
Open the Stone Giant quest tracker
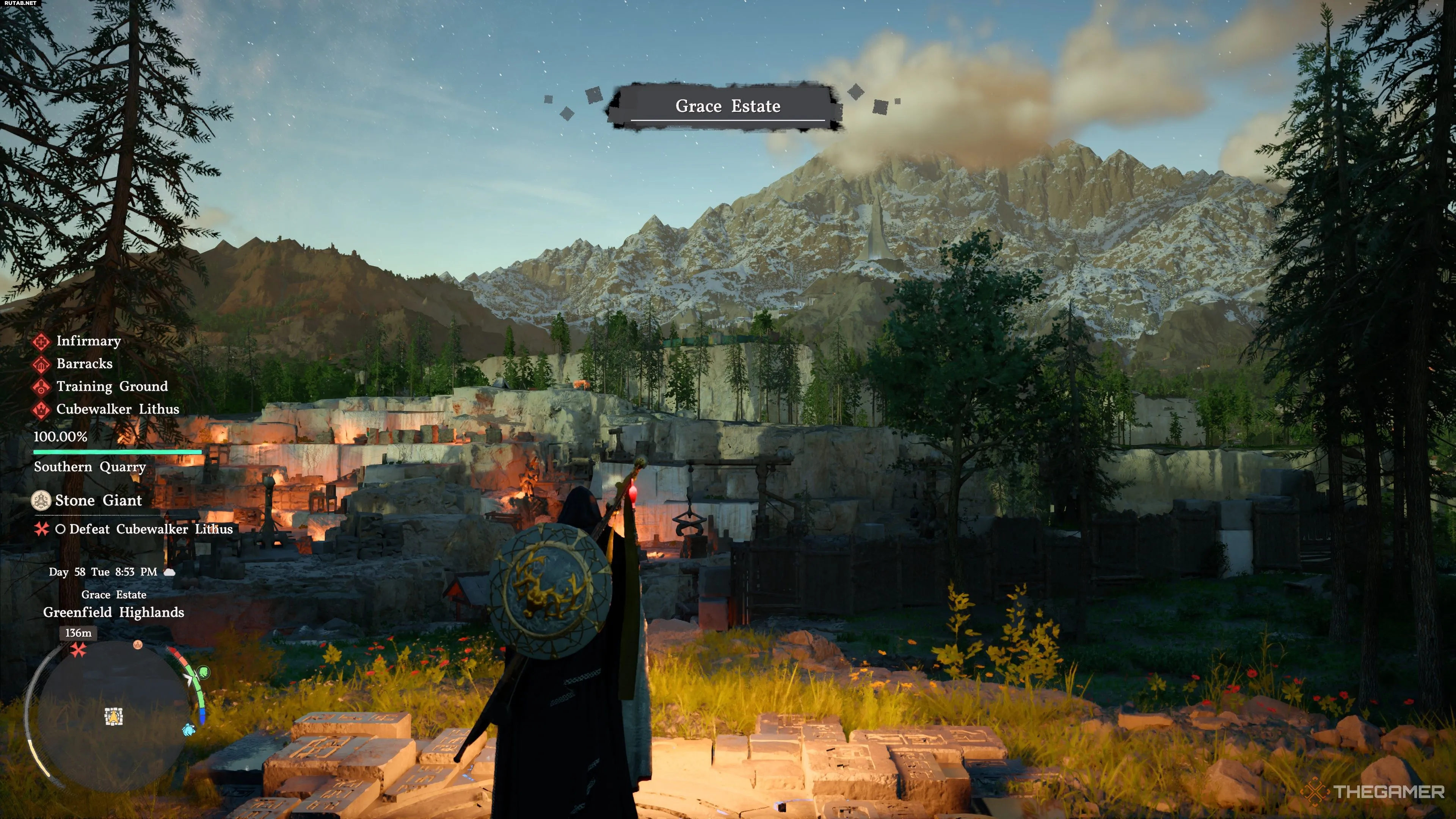[x=98, y=500]
